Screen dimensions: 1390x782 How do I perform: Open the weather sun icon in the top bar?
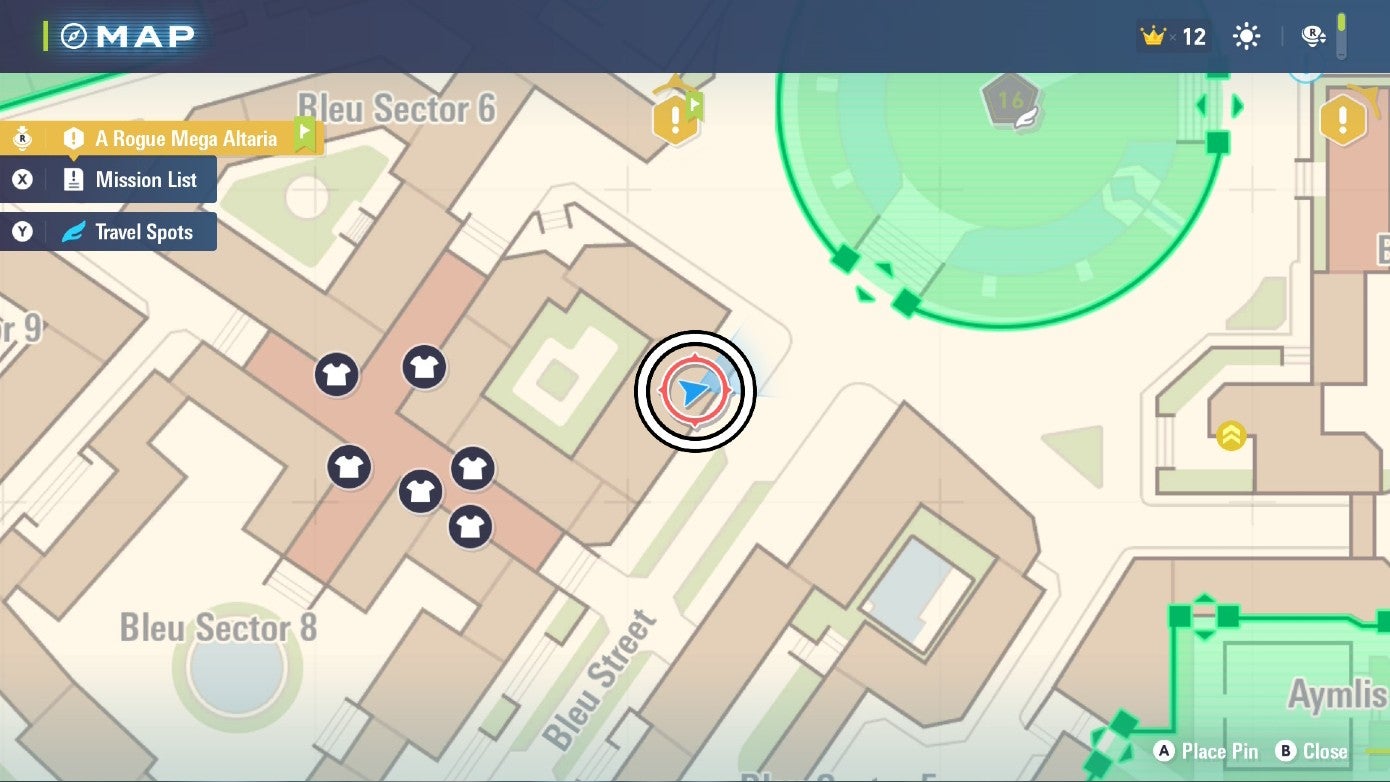[x=1245, y=35]
